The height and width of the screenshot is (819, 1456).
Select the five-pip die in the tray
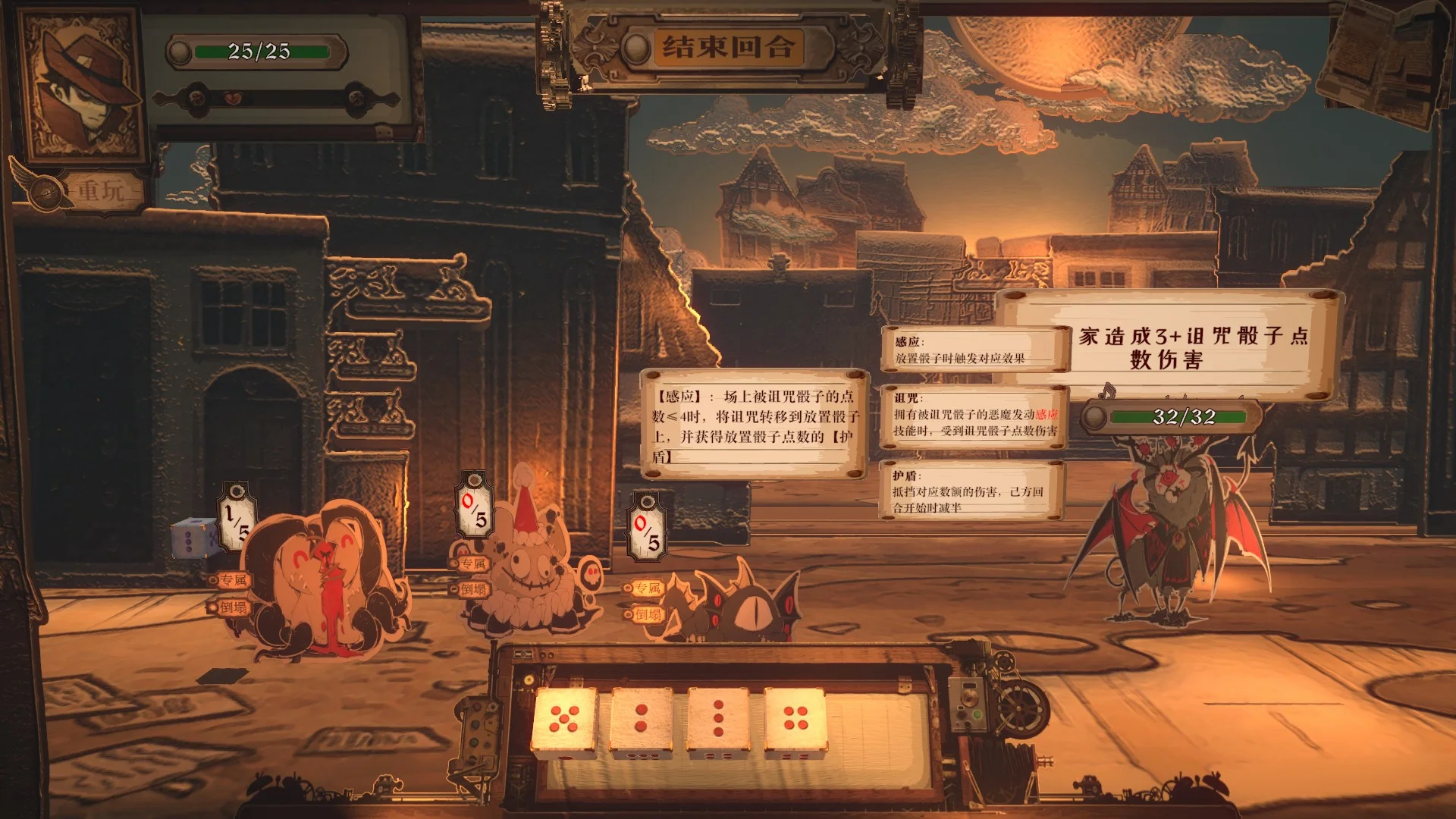(565, 720)
